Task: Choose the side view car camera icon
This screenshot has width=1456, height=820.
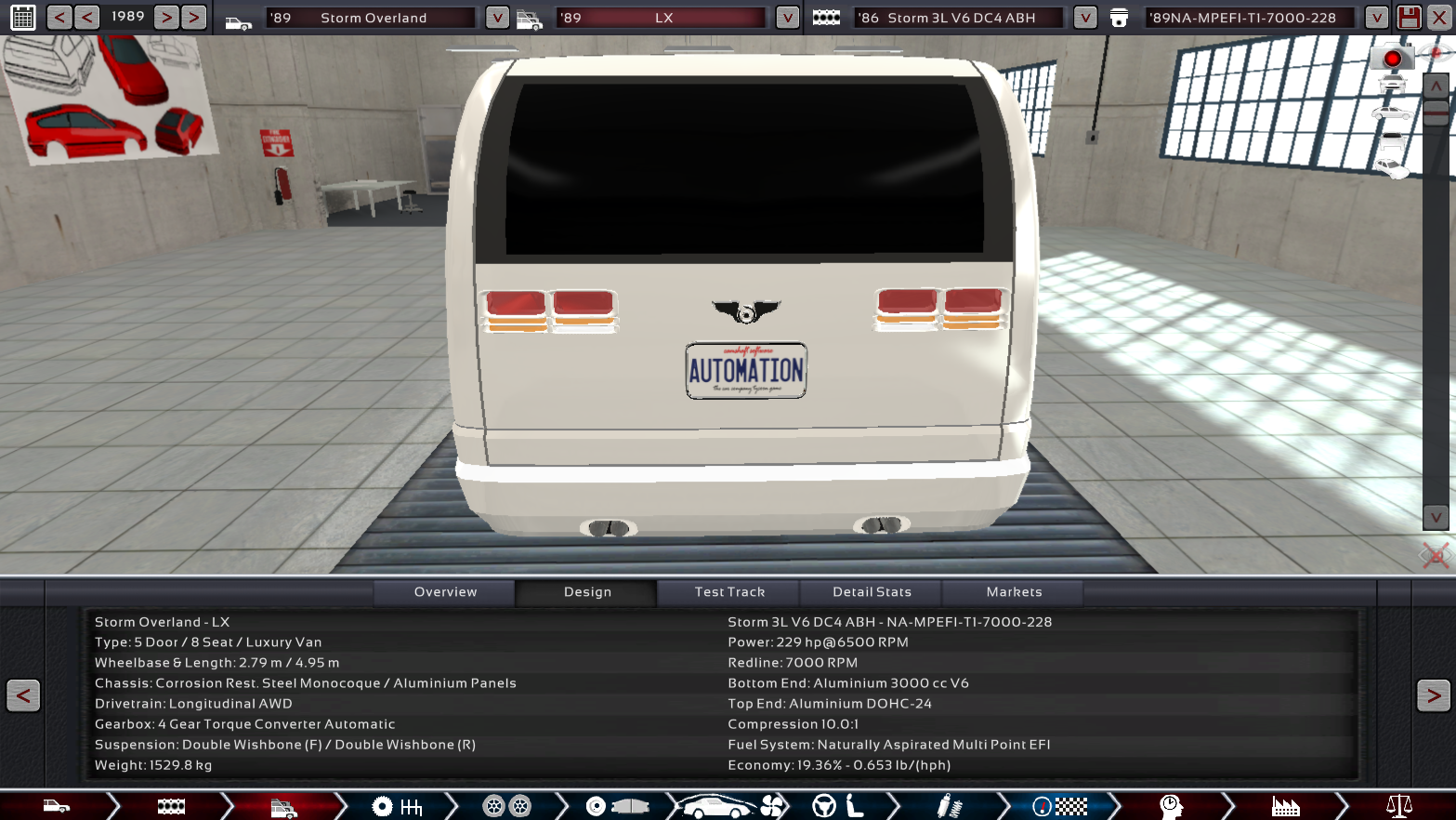Action: click(1391, 113)
